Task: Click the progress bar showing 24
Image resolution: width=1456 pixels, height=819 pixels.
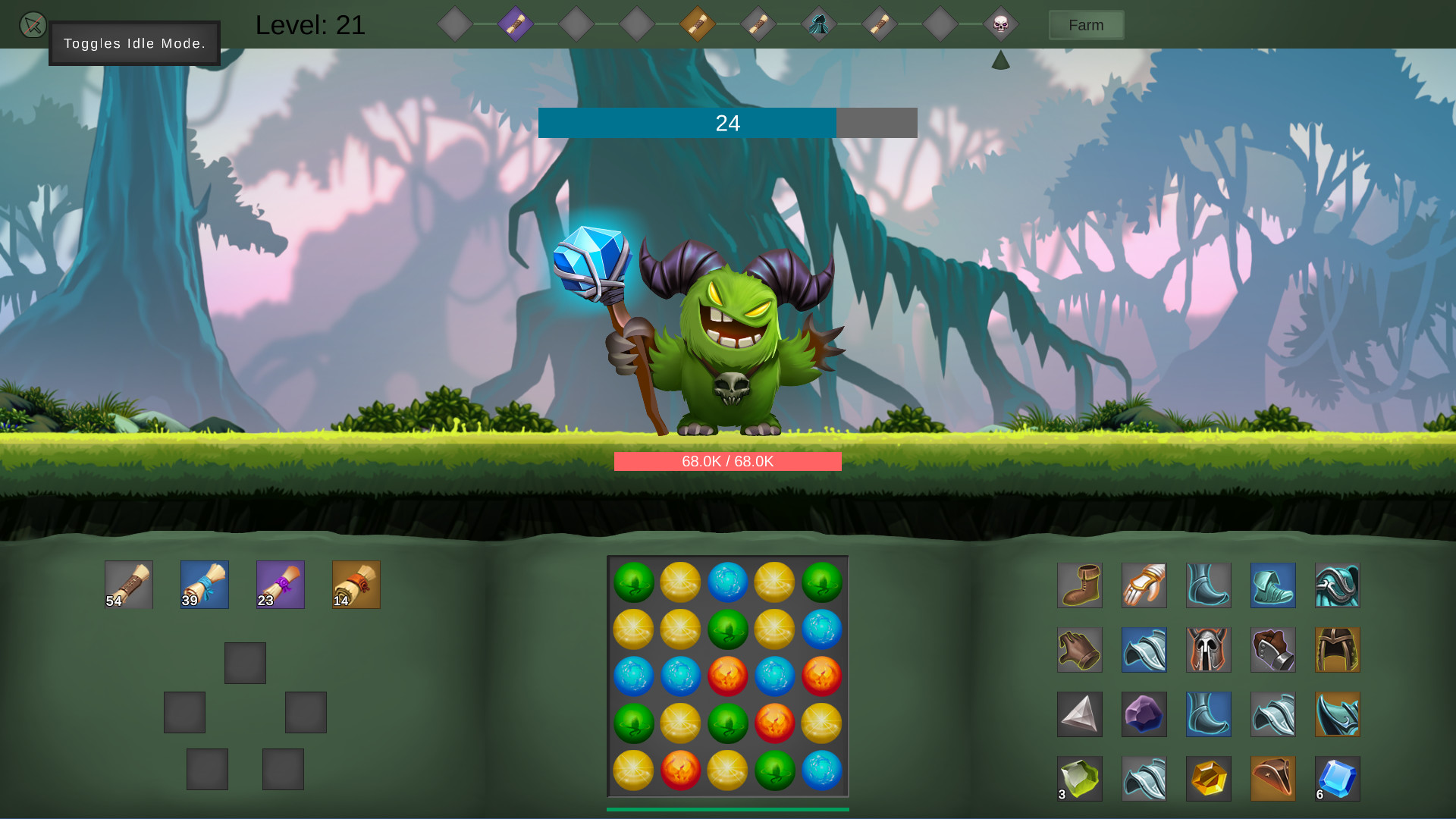Action: 726,122
